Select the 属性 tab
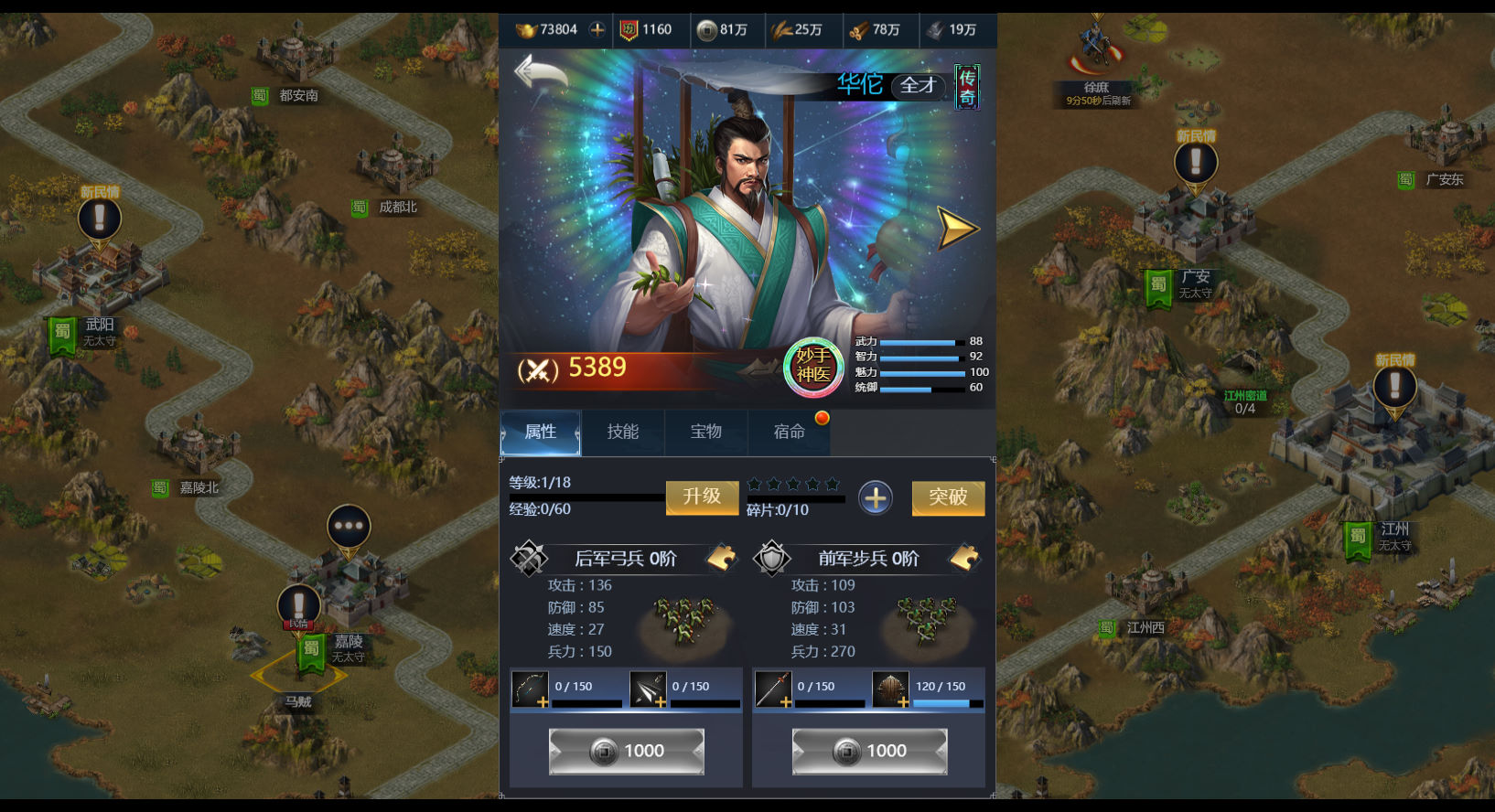Image resolution: width=1495 pixels, height=812 pixels. tap(541, 432)
